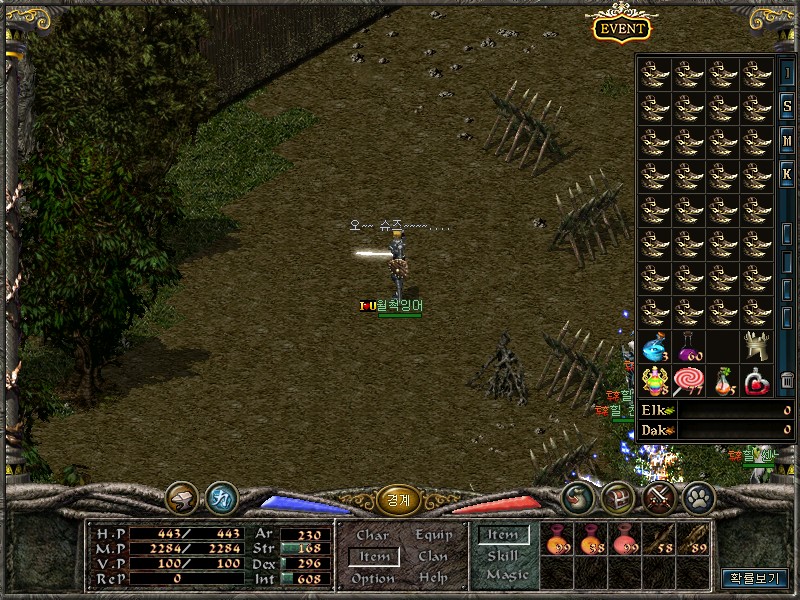The height and width of the screenshot is (600, 800).
Task: Open the Equip menu
Action: point(433,536)
